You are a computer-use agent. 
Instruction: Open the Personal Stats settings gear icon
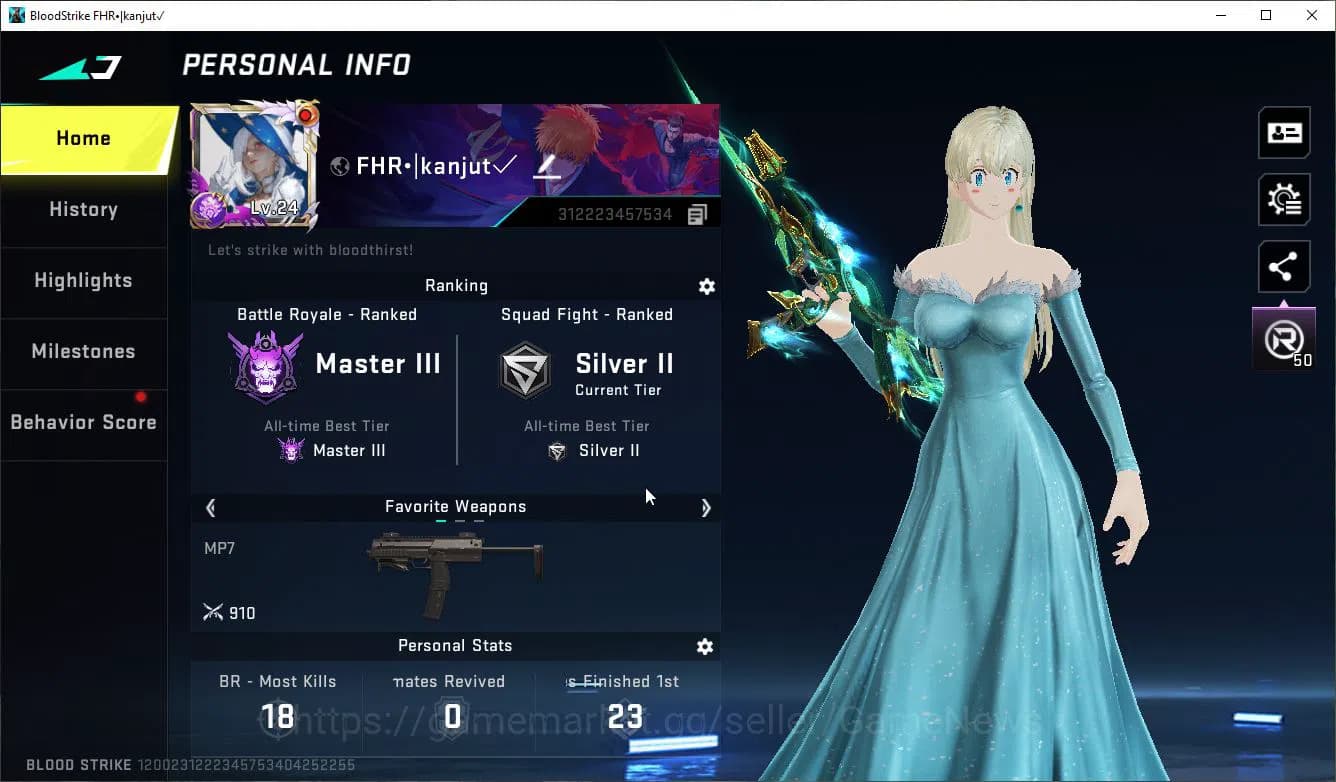coord(705,646)
